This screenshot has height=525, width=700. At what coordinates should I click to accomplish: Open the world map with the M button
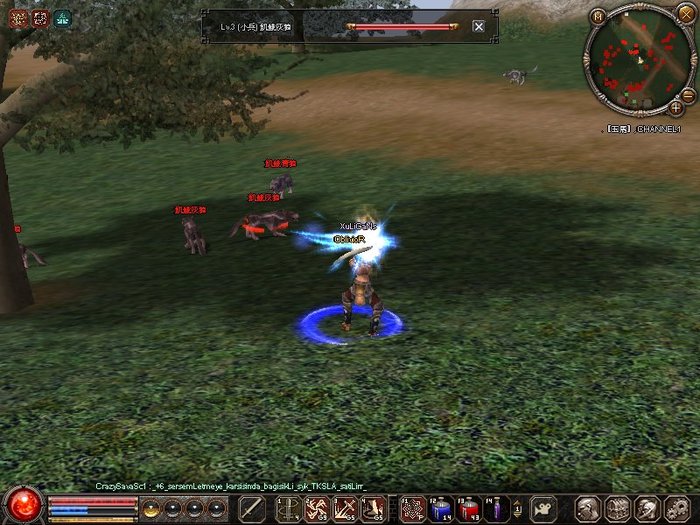(x=598, y=16)
